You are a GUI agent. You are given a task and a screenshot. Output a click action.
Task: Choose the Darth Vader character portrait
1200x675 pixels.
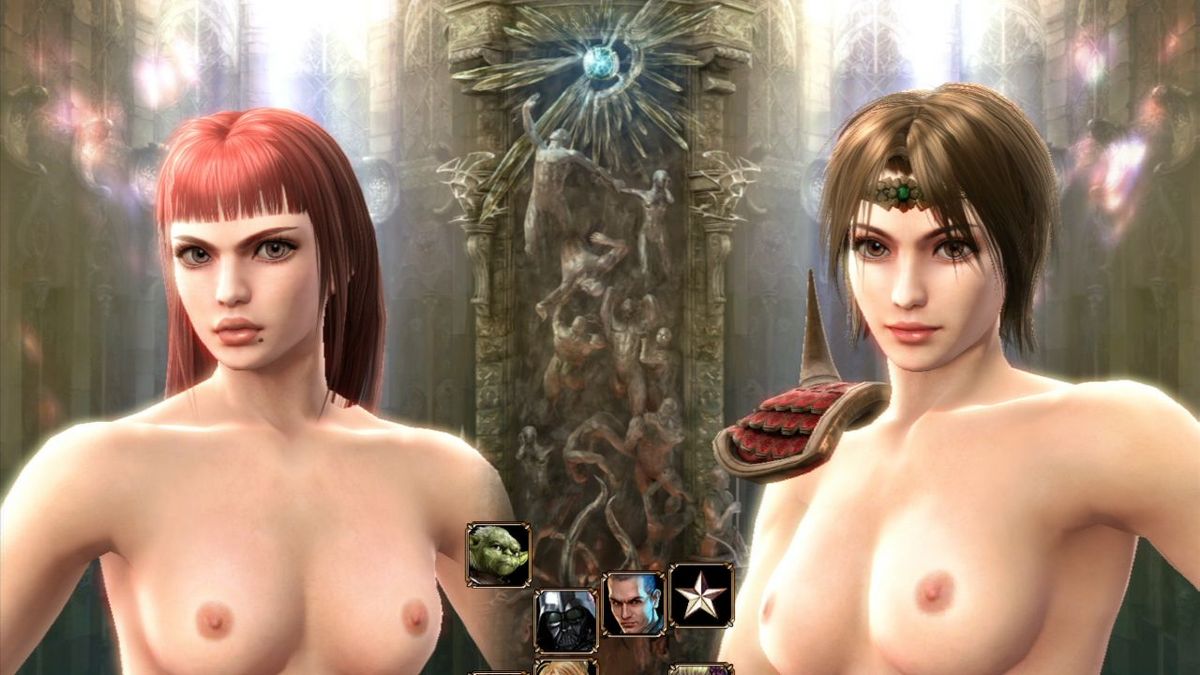click(565, 620)
